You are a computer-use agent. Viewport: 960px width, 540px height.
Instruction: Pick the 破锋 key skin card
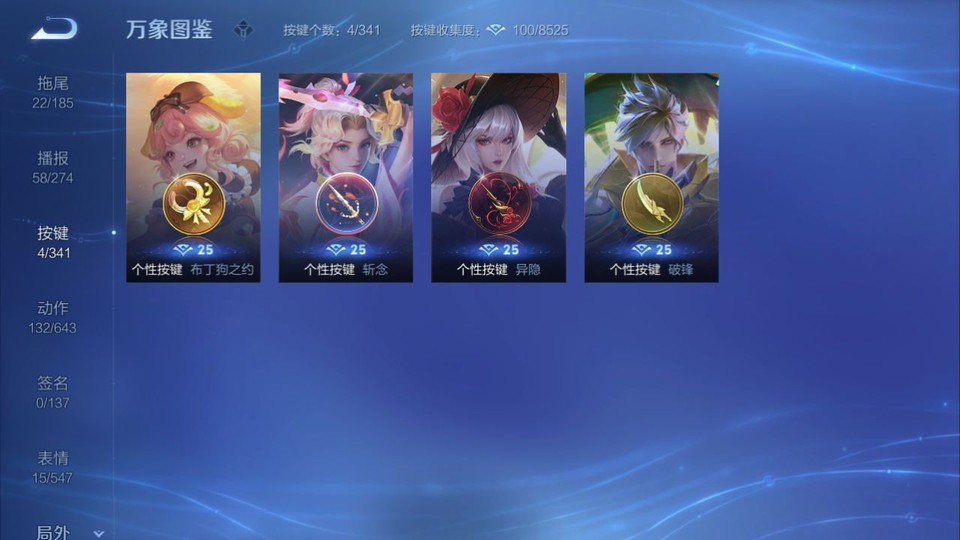[651, 177]
